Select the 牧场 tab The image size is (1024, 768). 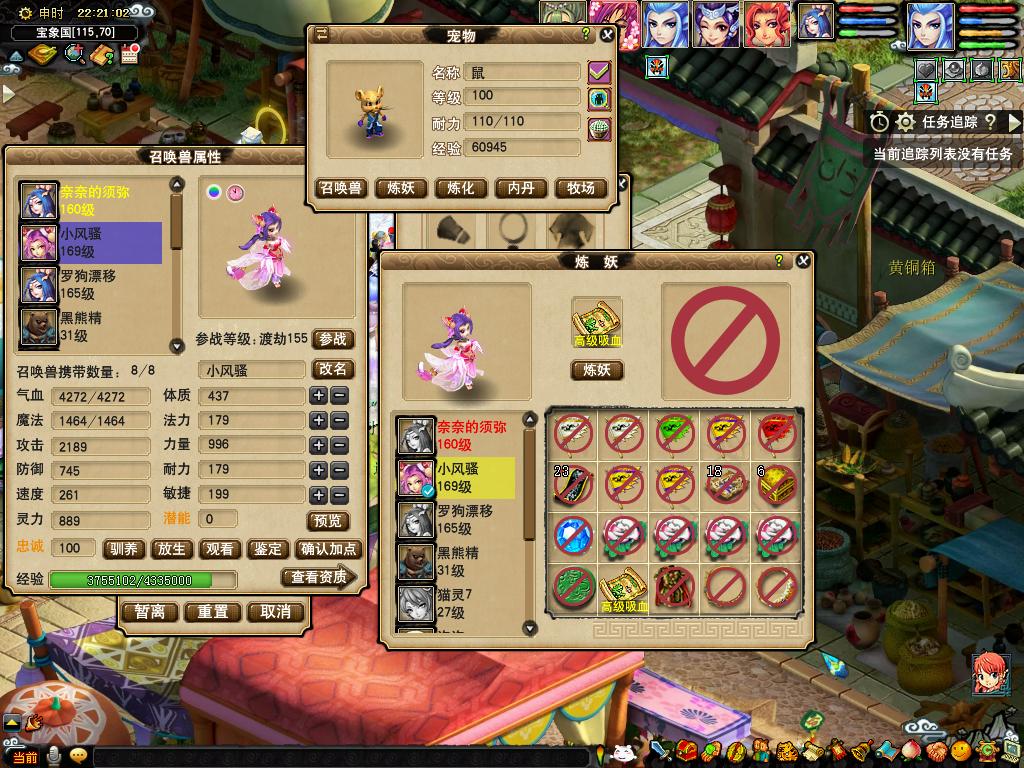[581, 188]
